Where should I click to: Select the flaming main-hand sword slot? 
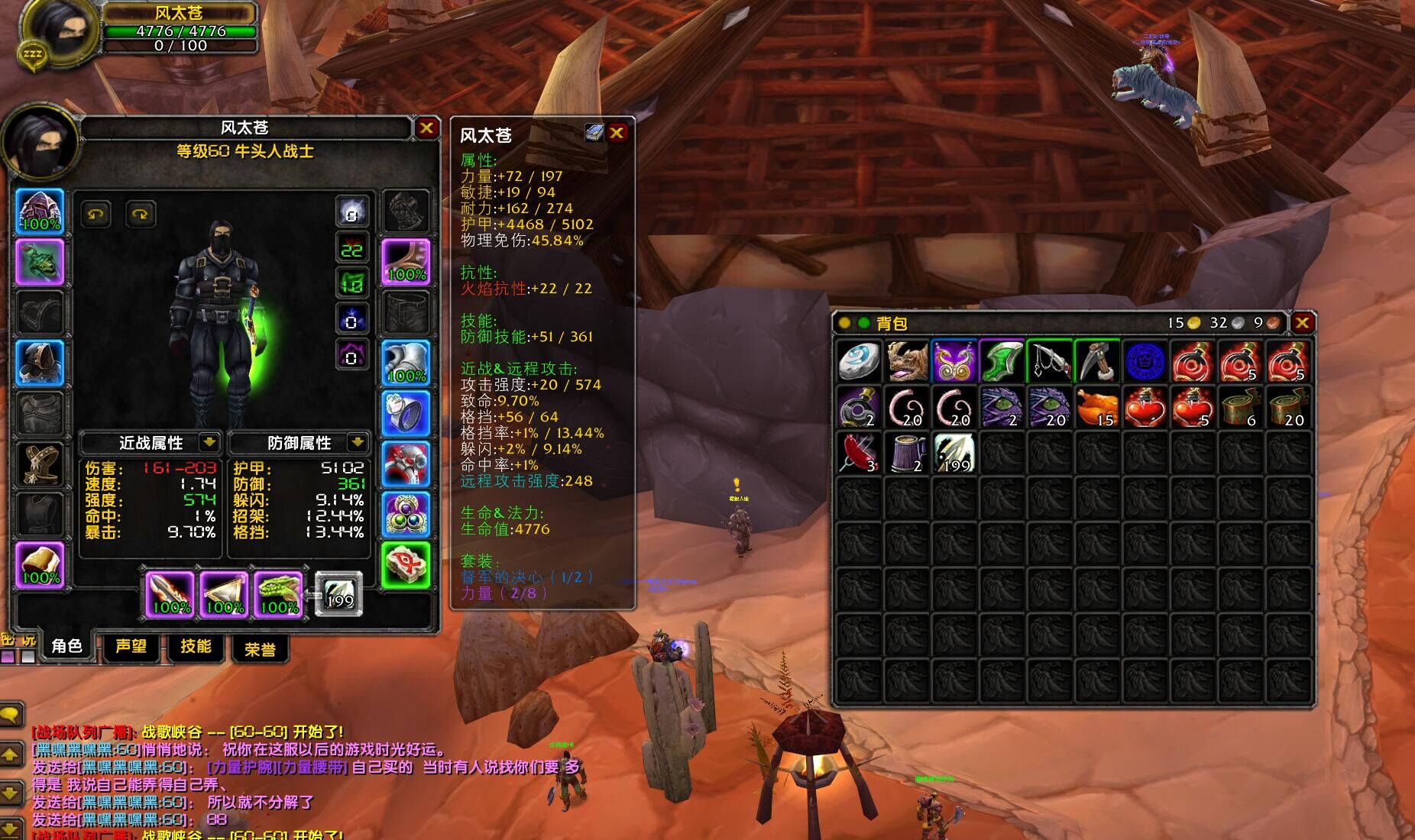click(170, 593)
